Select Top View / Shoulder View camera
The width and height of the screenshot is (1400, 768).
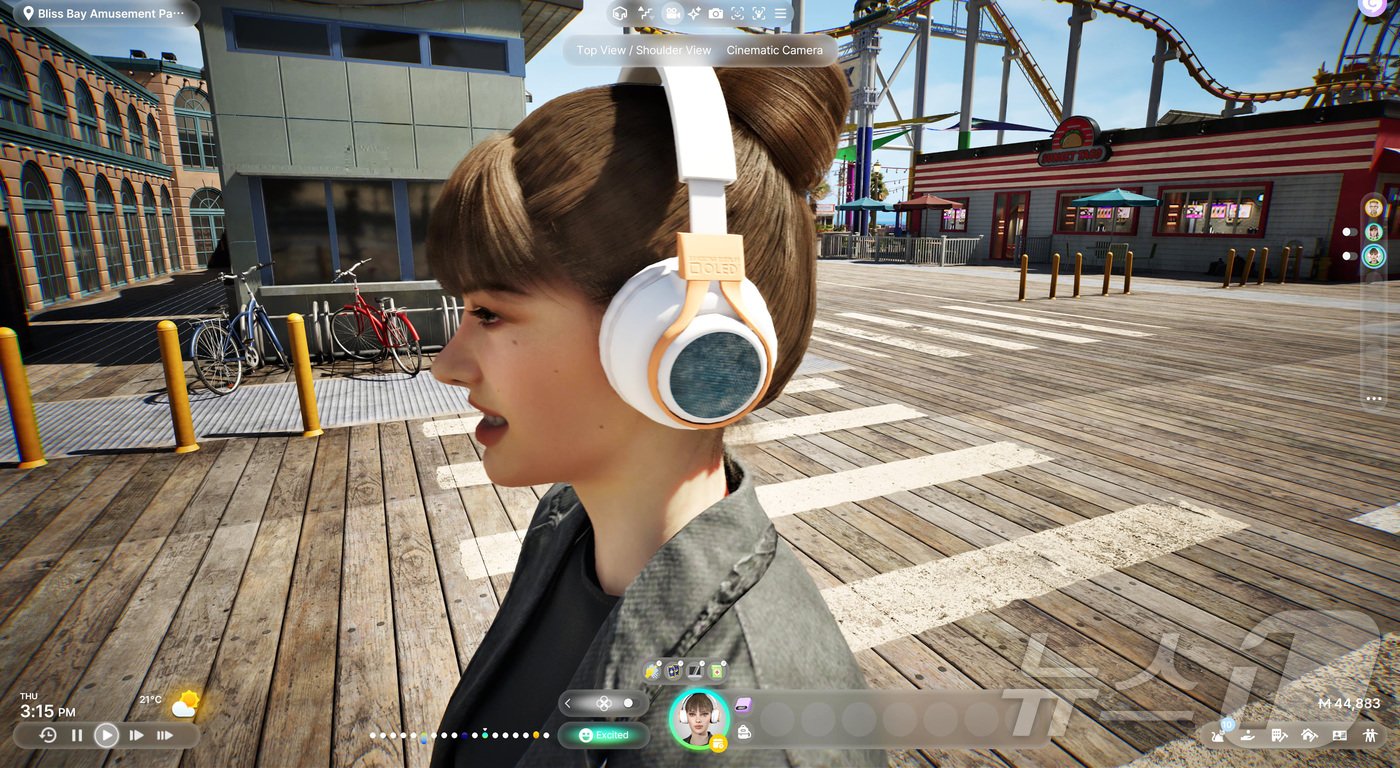644,50
